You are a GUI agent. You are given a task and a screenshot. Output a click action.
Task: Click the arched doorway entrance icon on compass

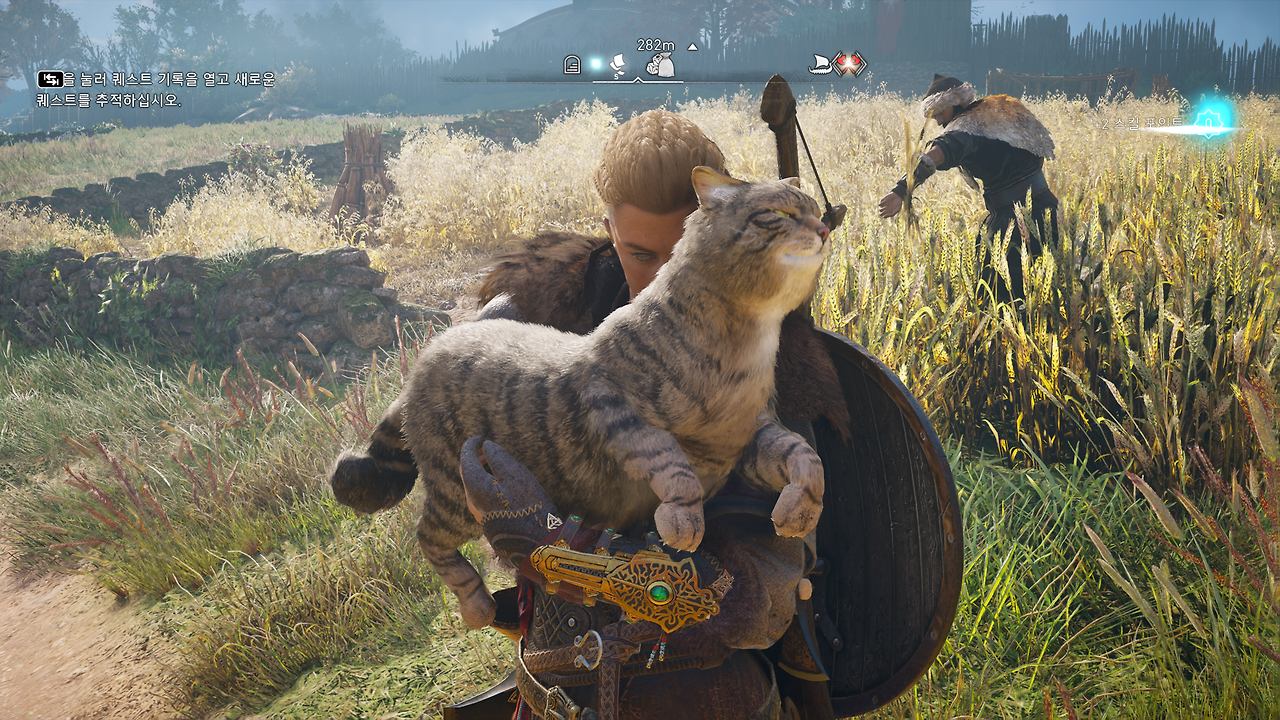click(x=572, y=64)
